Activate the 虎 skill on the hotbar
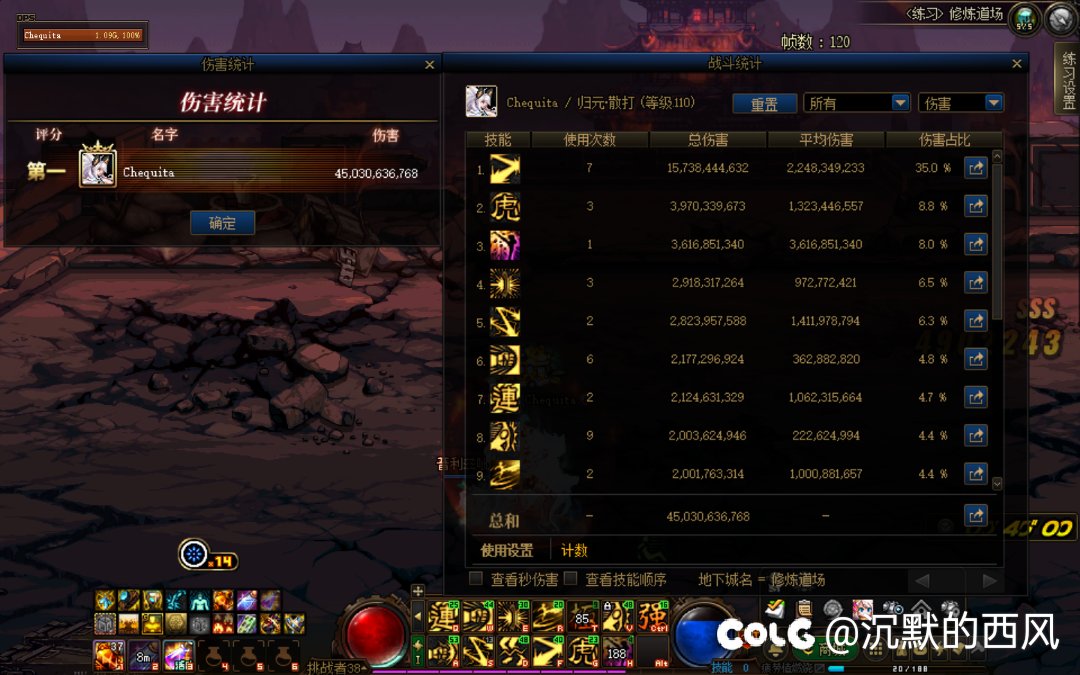 (x=584, y=650)
